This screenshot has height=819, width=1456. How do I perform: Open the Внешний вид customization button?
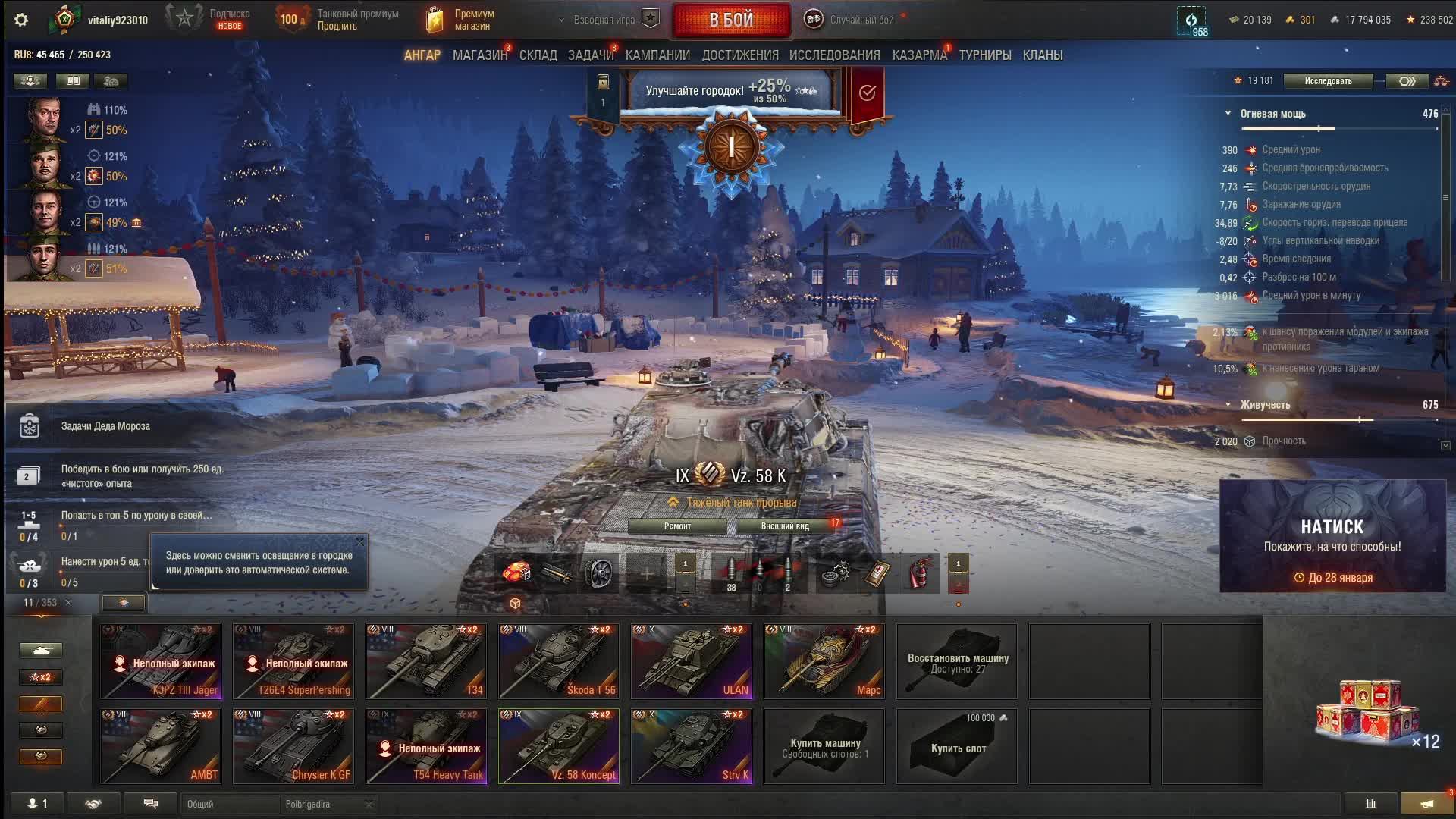tap(785, 526)
